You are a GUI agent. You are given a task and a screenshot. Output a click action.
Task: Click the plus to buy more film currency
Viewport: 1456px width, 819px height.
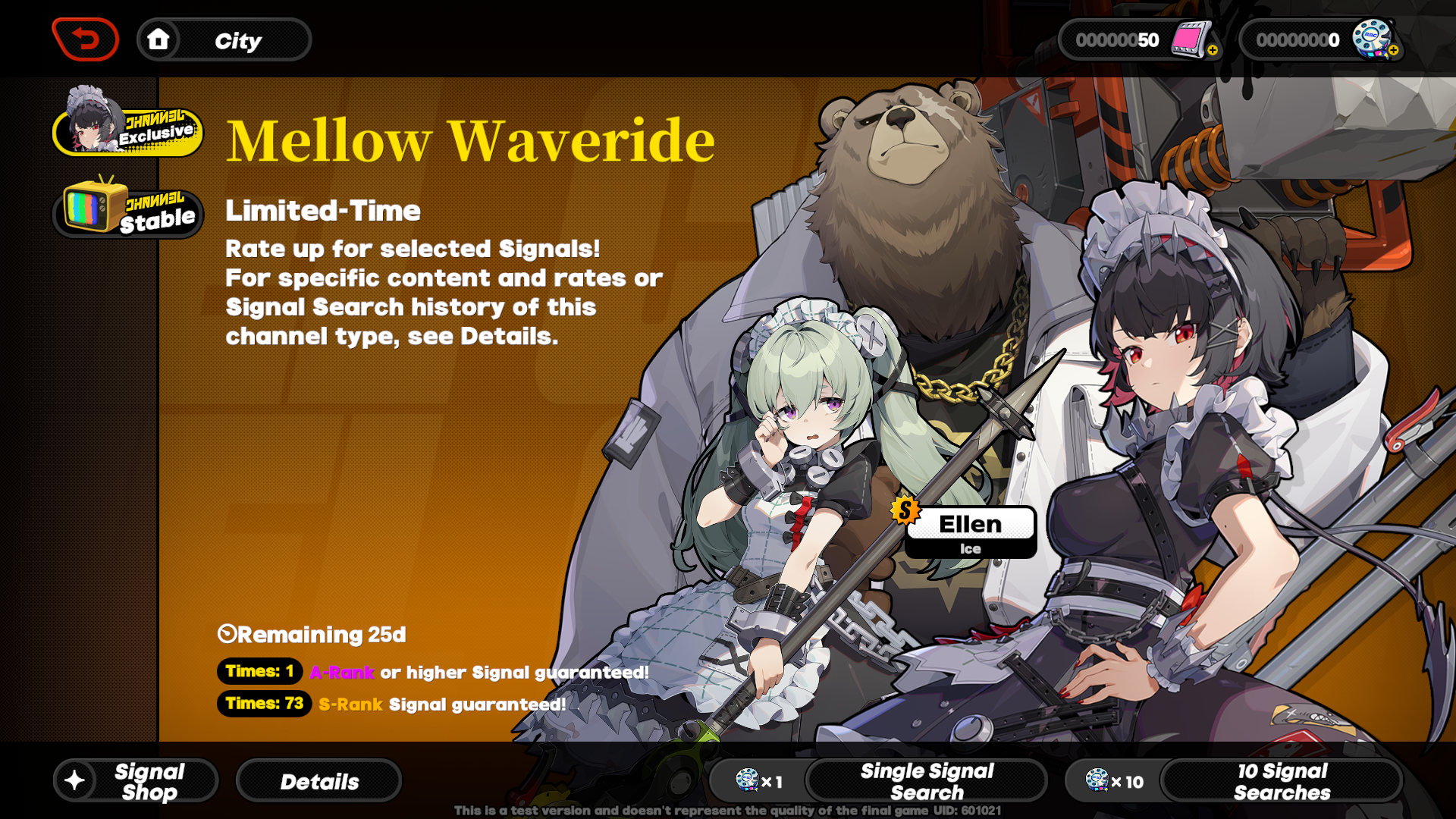pyautogui.click(x=1212, y=50)
